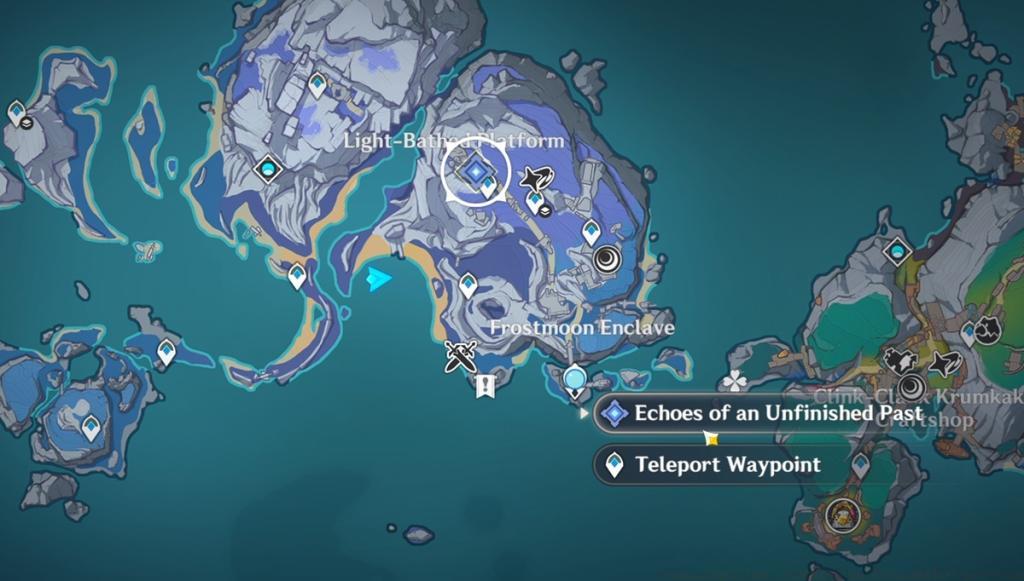Viewport: 1024px width, 581px height.
Task: Click the spiral marker above Frostmoon Enclave label
Action: click(x=608, y=261)
